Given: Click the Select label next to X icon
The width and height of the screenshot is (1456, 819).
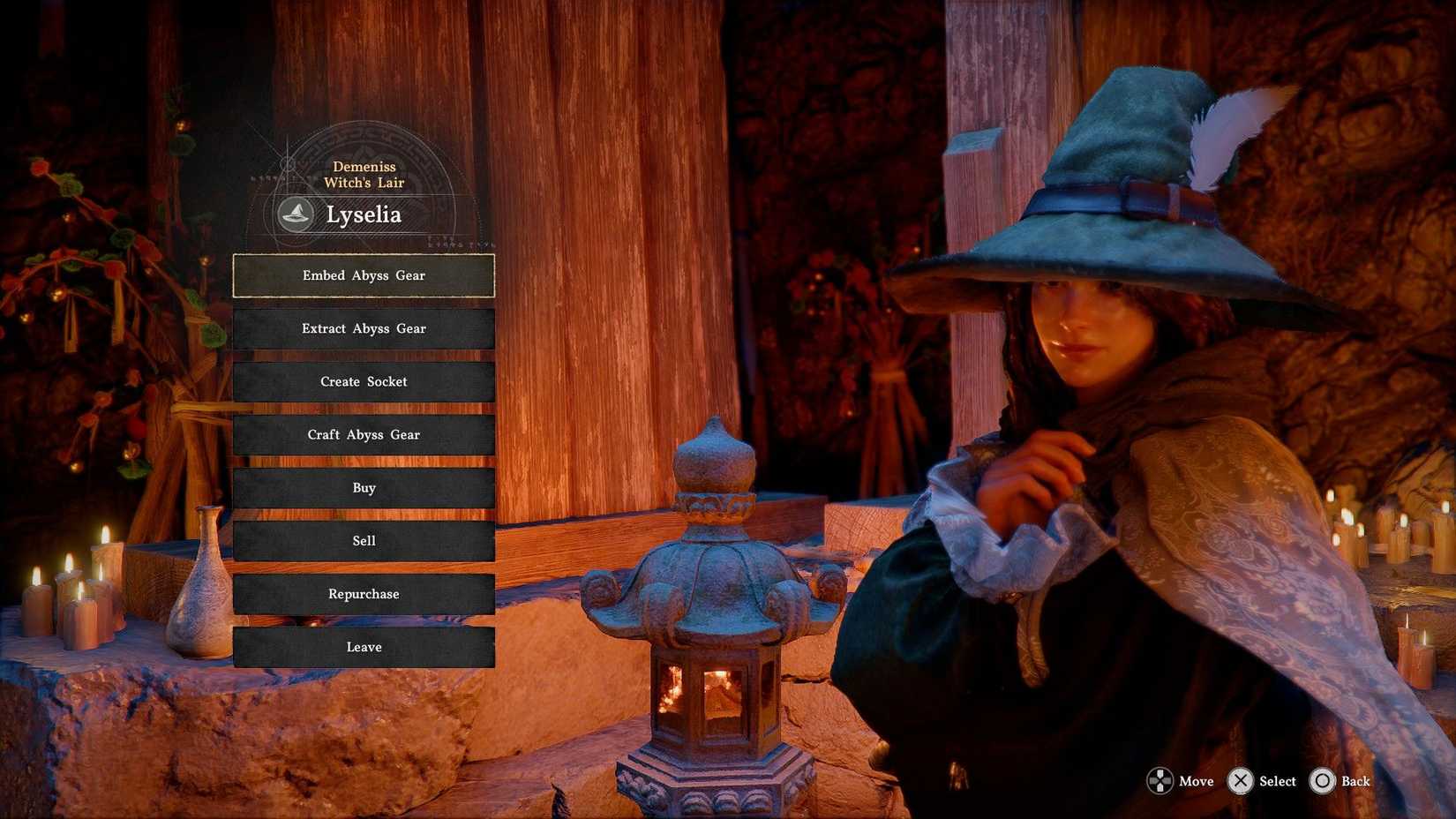Looking at the screenshot, I should click(1276, 781).
